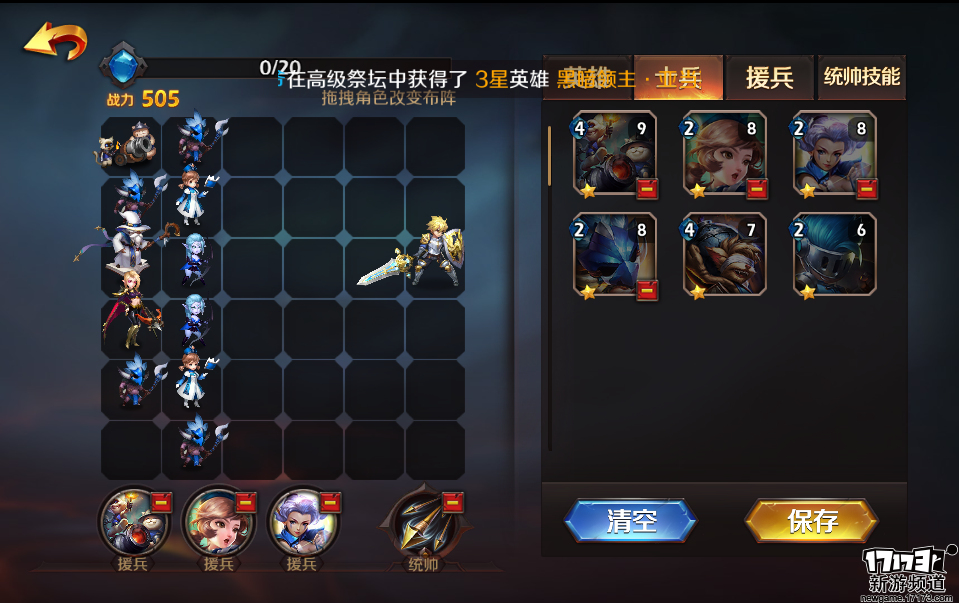The image size is (959, 603).
Task: Clear the formation with 清空 button
Action: 630,521
